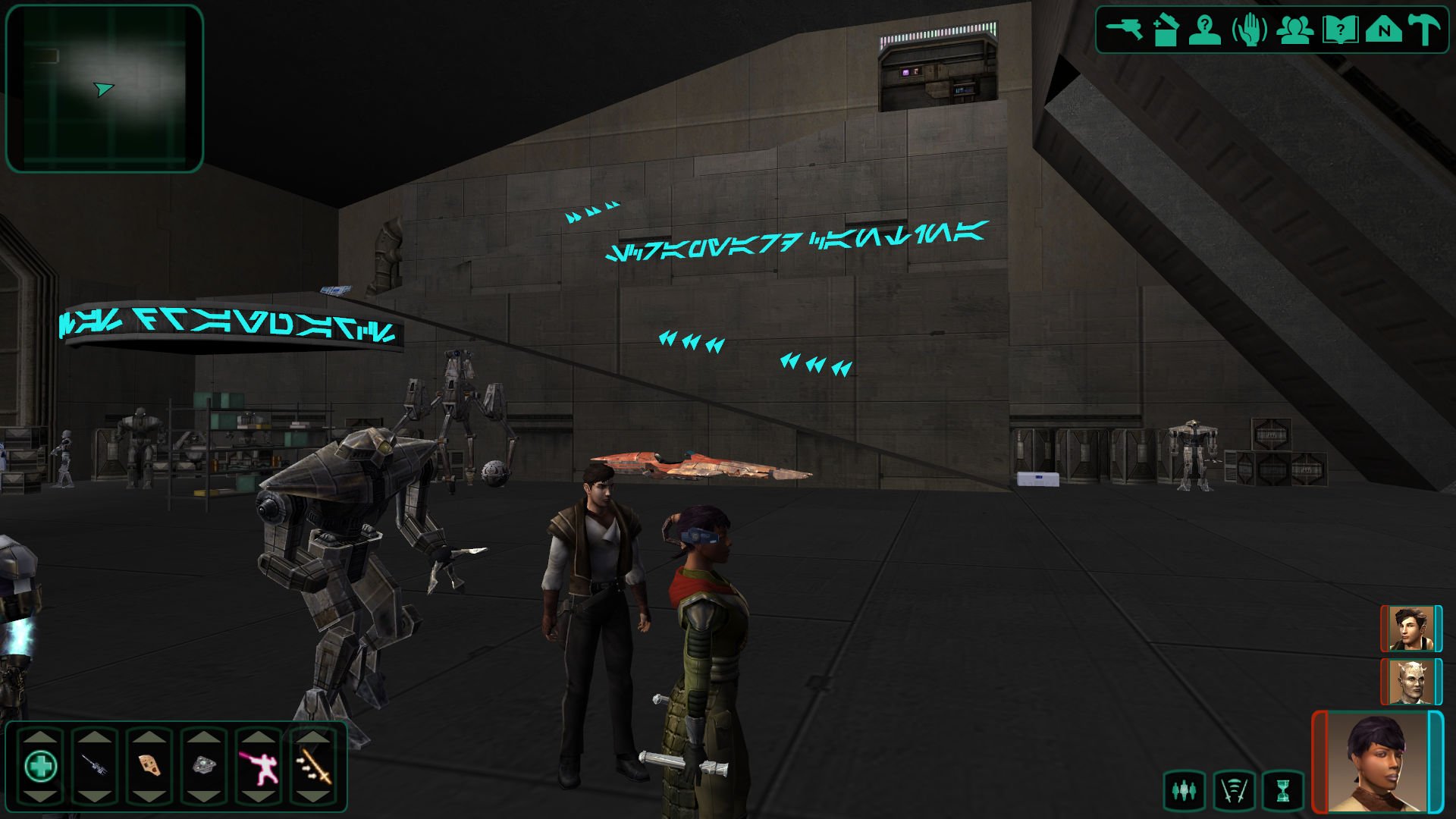Open party selection via three-heads icon
Image resolution: width=1456 pixels, height=819 pixels.
[x=1294, y=31]
